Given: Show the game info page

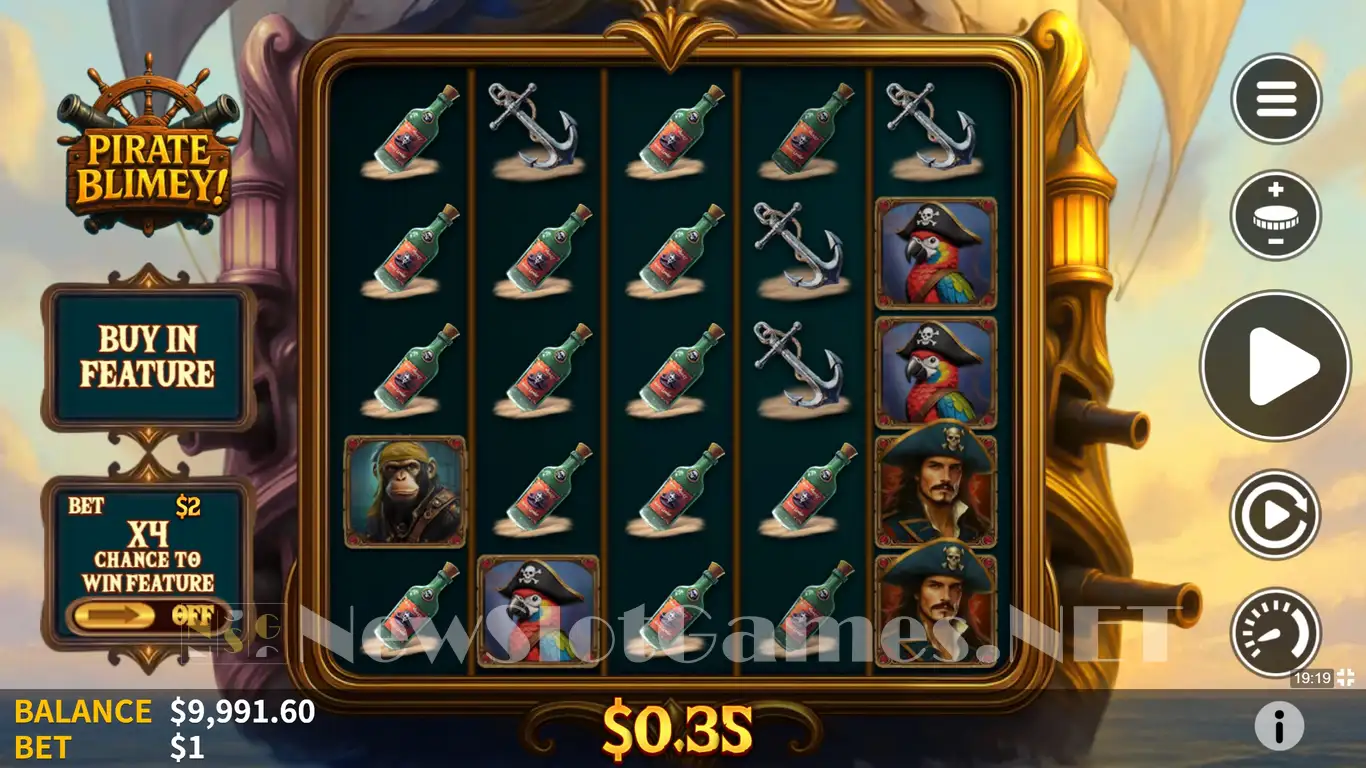Looking at the screenshot, I should pos(1279,724).
